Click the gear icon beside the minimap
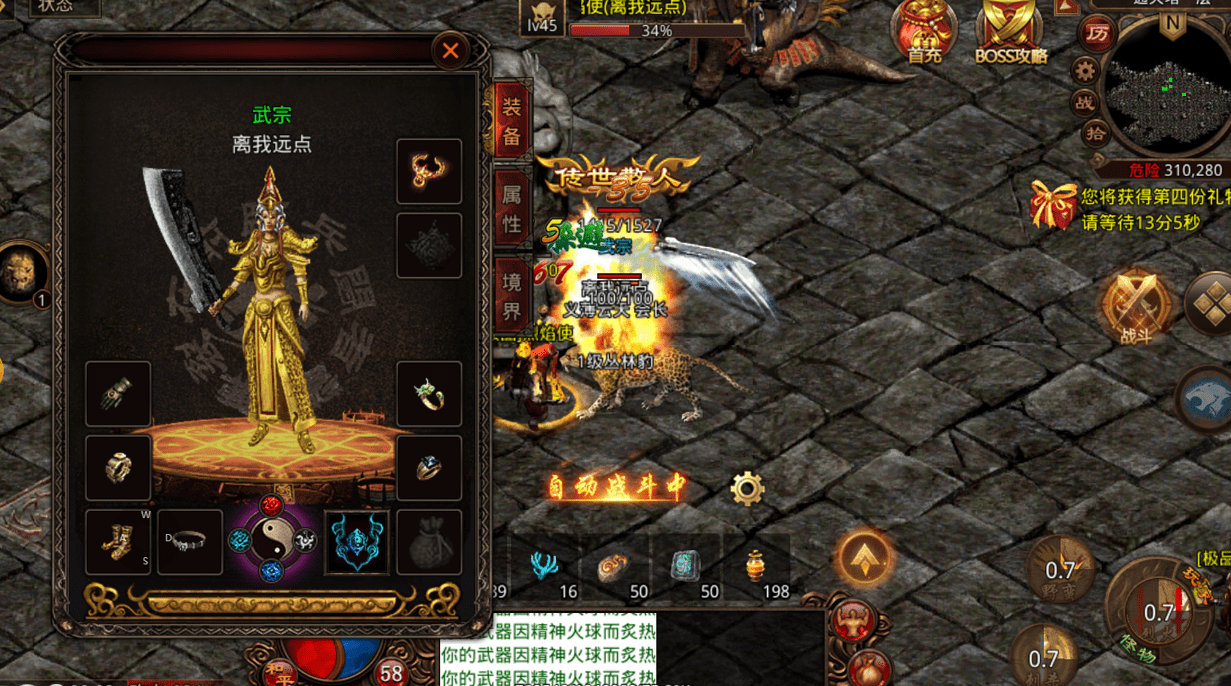The height and width of the screenshot is (686, 1231). [1085, 70]
